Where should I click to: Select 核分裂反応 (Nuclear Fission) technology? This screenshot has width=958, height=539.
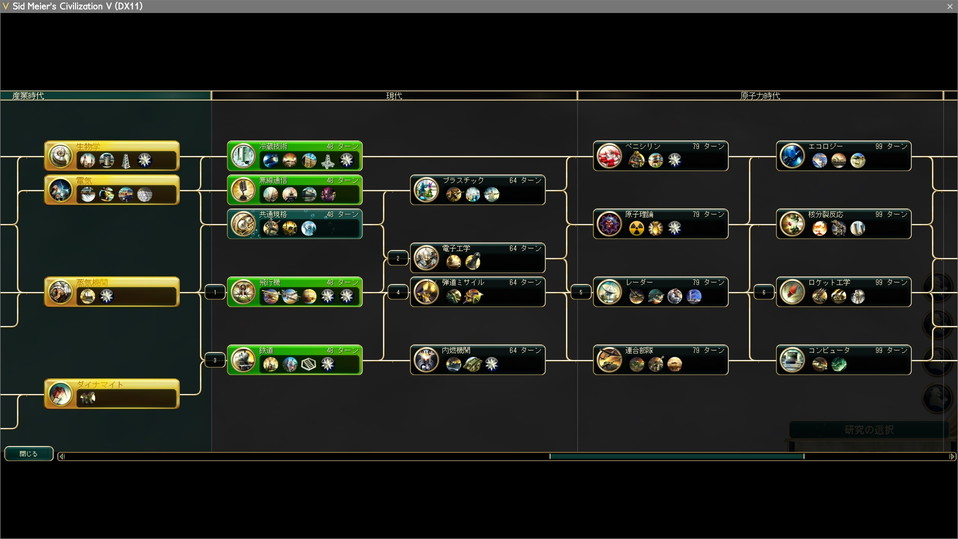[x=844, y=223]
